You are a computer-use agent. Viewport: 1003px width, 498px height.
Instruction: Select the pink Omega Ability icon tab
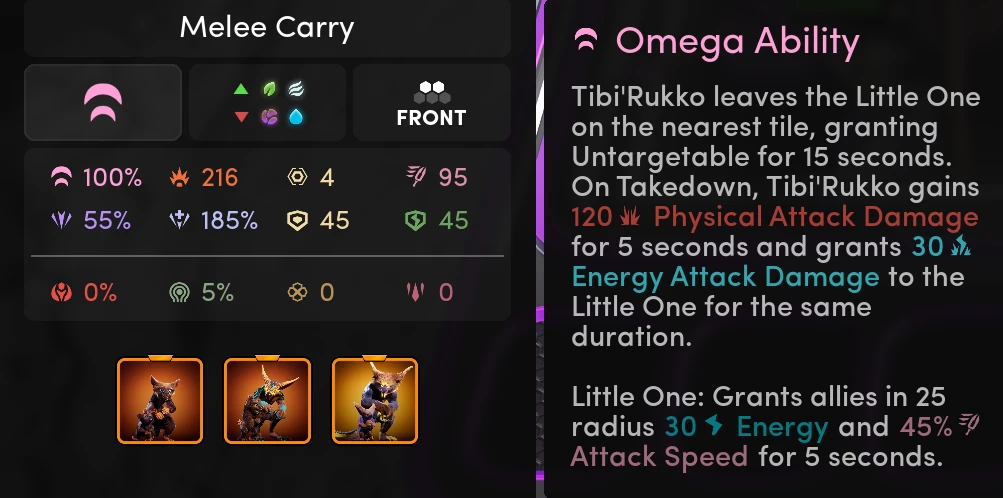(x=102, y=102)
